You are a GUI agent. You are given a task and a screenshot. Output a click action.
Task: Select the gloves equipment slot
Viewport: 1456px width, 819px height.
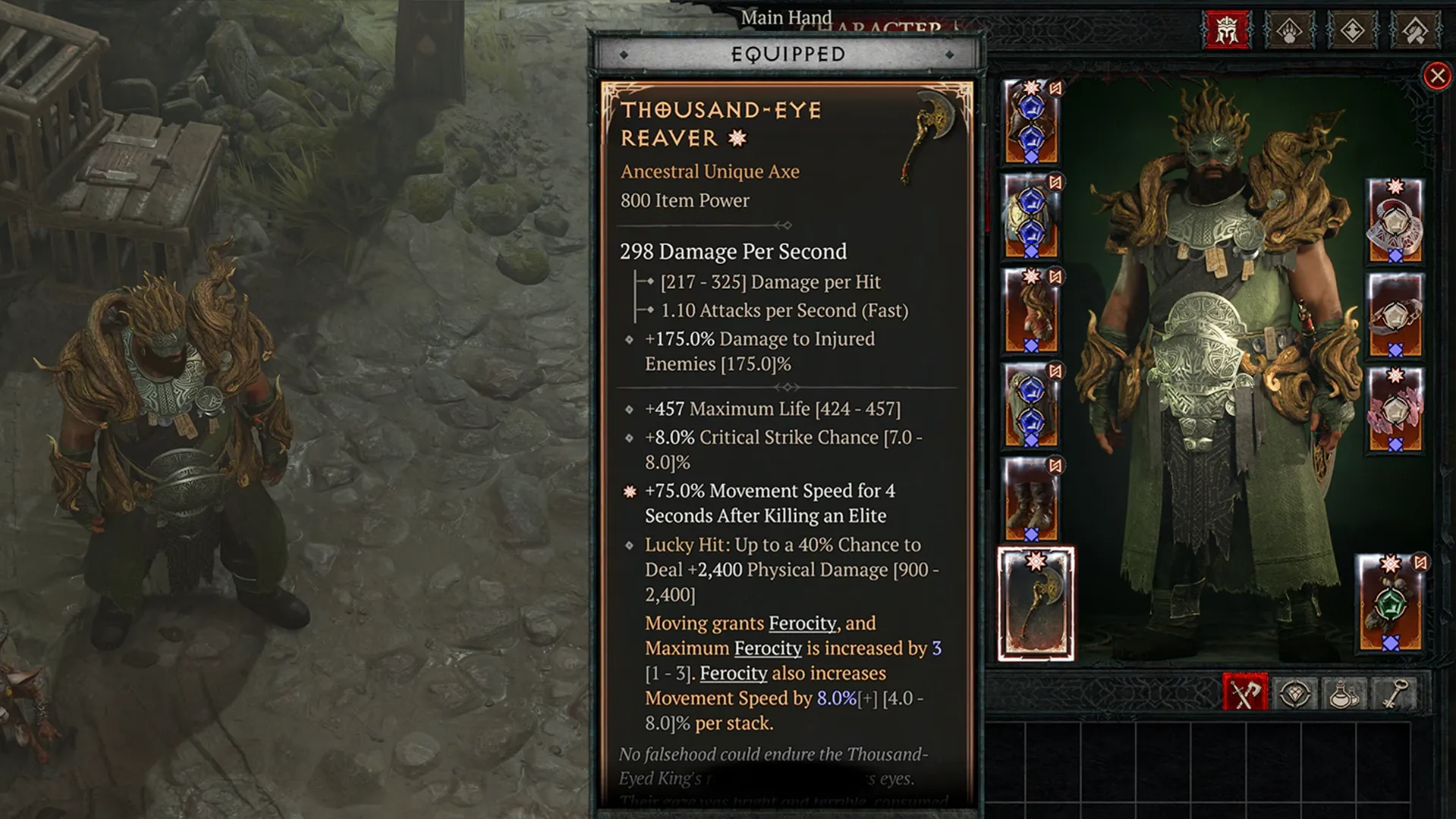point(1030,311)
